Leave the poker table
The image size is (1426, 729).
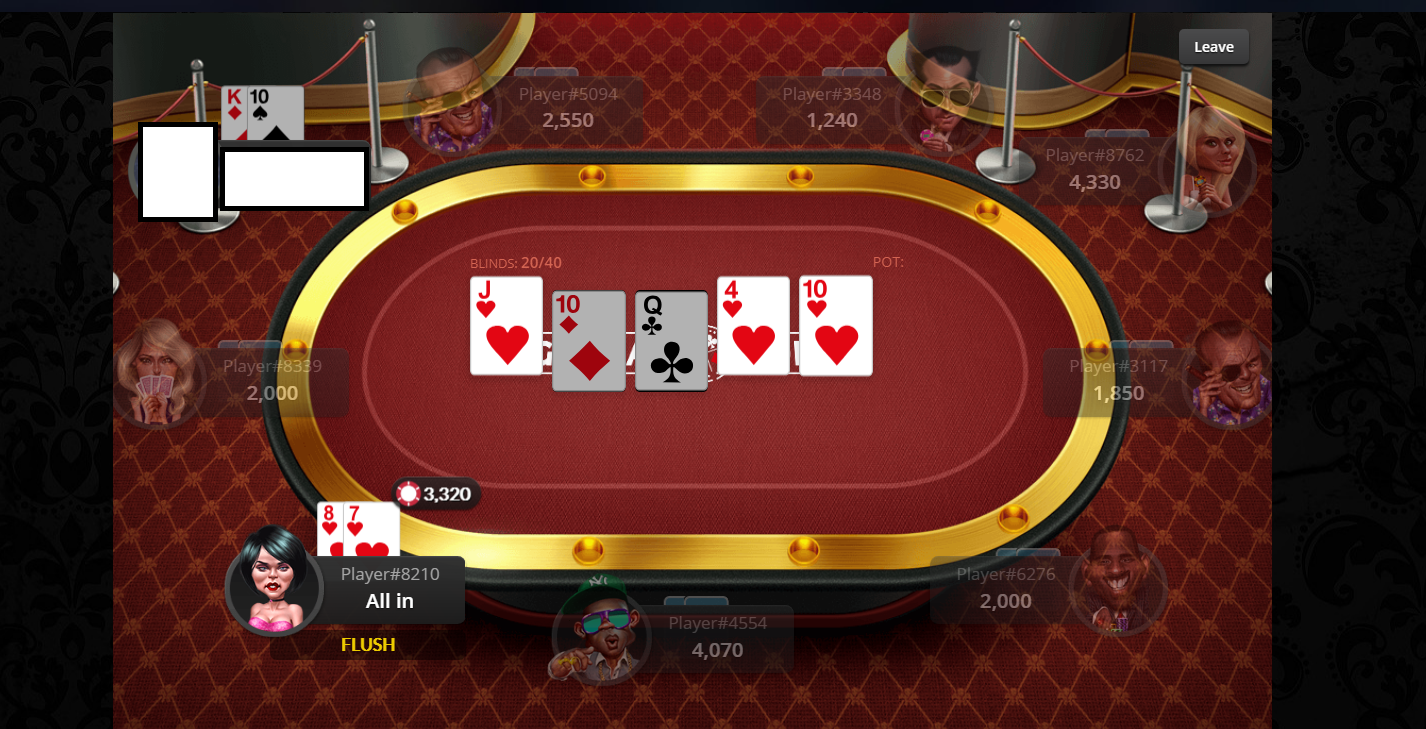coord(1213,47)
